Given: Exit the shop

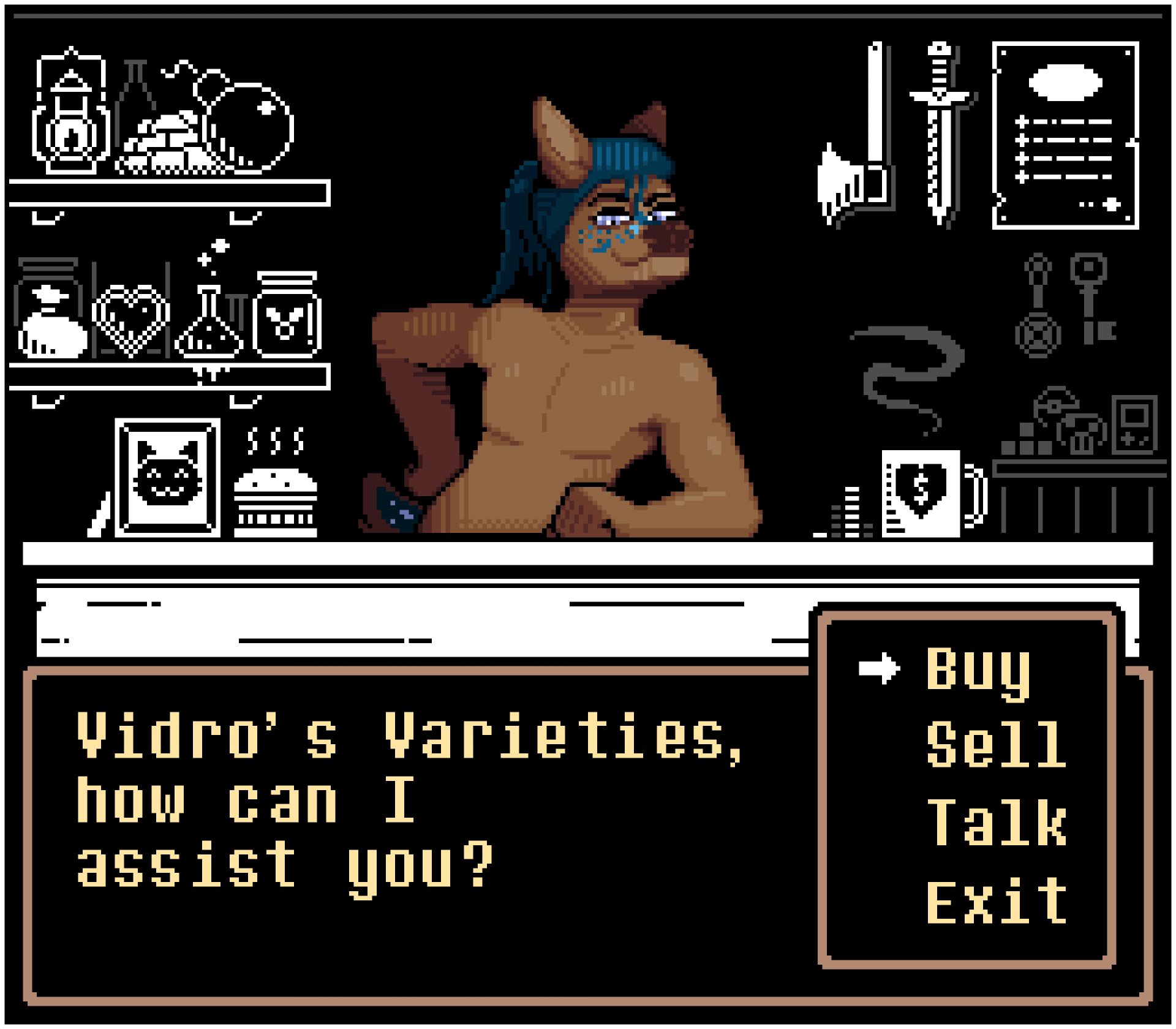Looking at the screenshot, I should tap(996, 901).
